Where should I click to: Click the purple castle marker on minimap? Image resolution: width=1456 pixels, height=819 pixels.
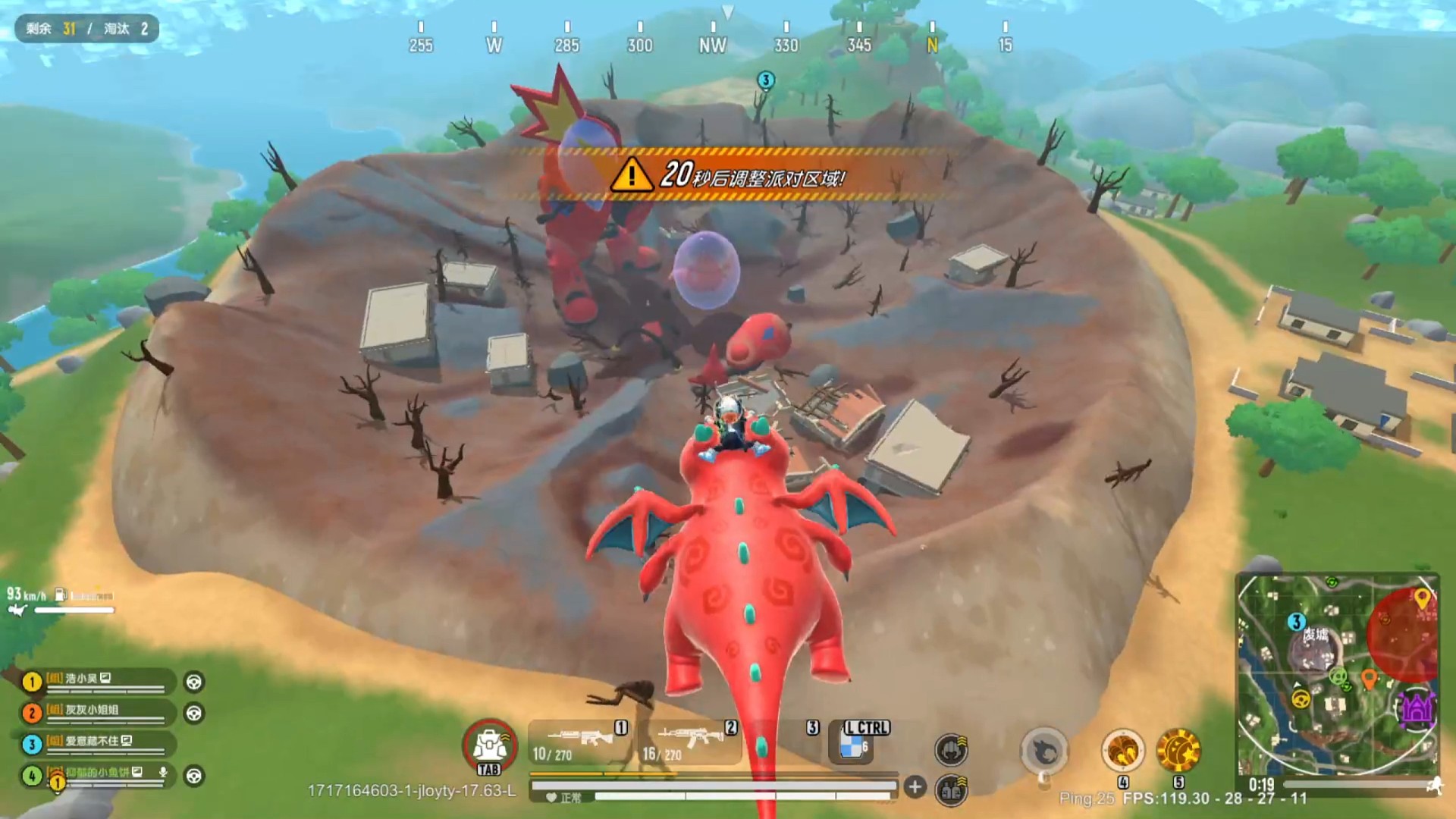1416,708
